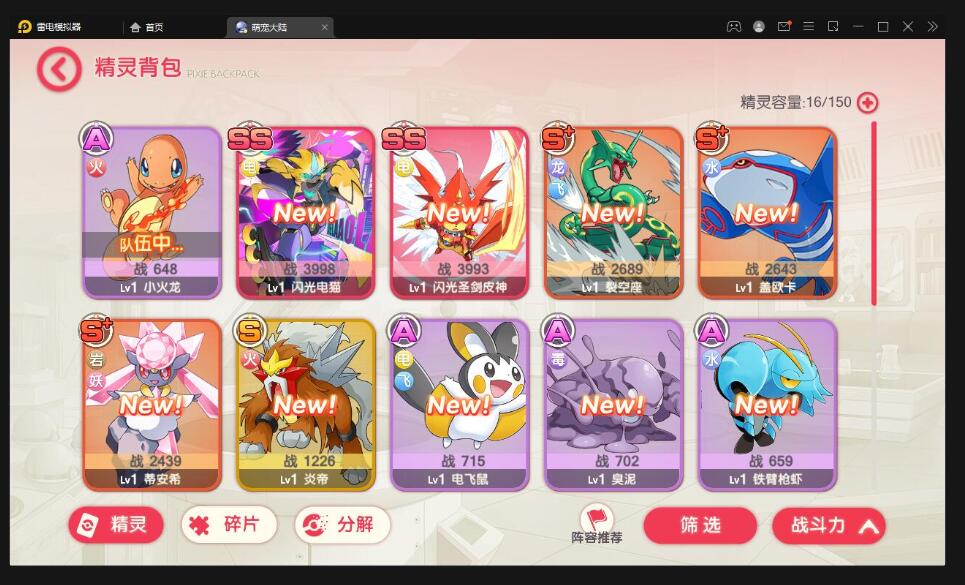The height and width of the screenshot is (585, 965).
Task: Switch to the emulator 首页 home tab
Action: [x=148, y=27]
